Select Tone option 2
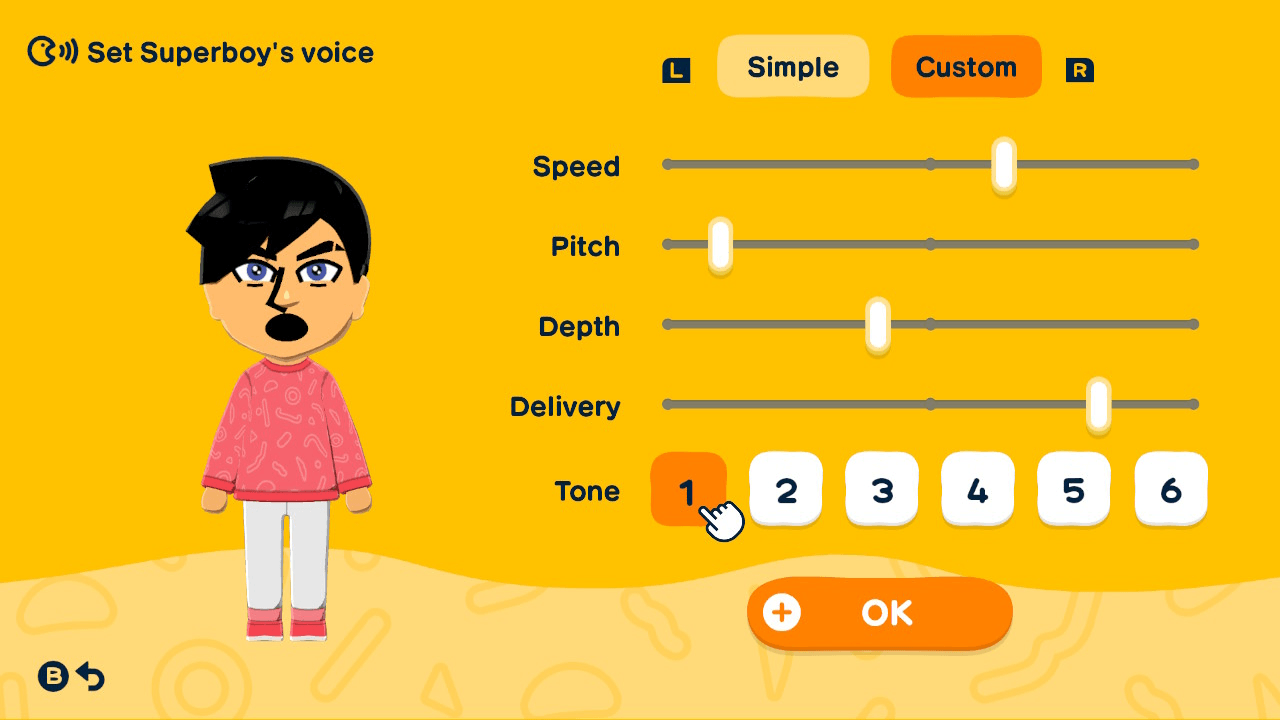Image resolution: width=1280 pixels, height=720 pixels. click(x=786, y=489)
